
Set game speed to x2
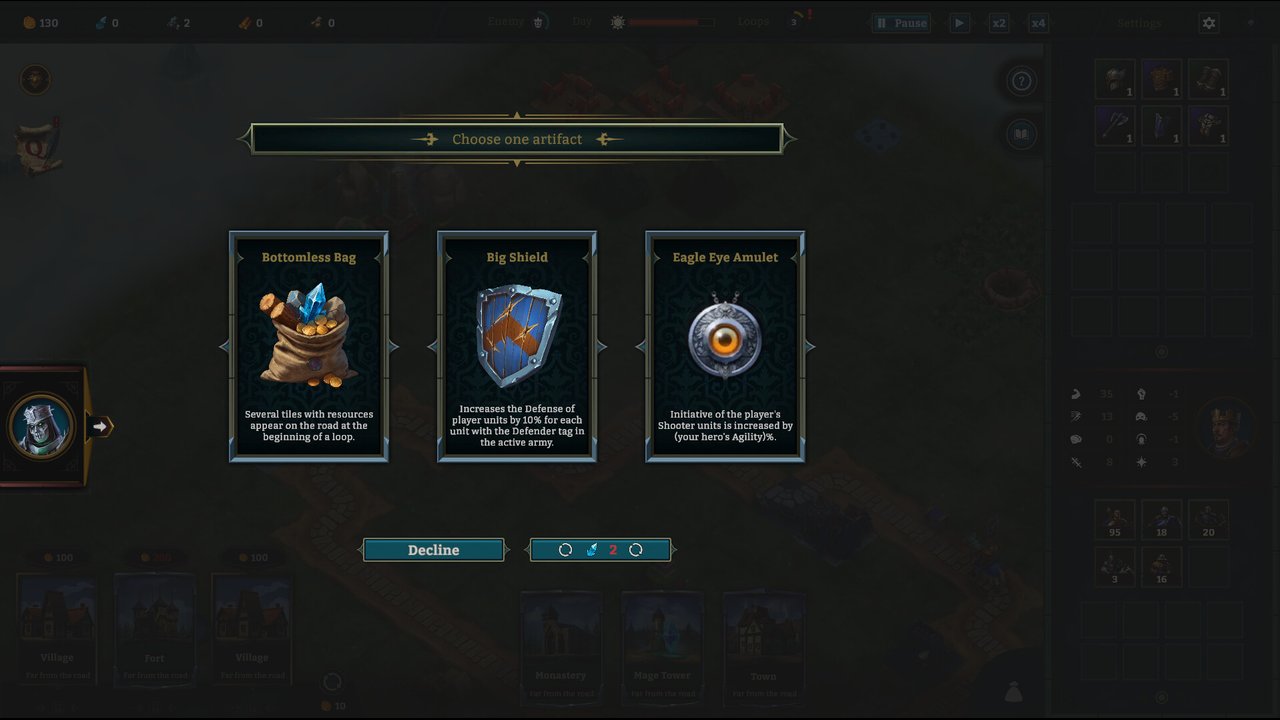coord(998,23)
